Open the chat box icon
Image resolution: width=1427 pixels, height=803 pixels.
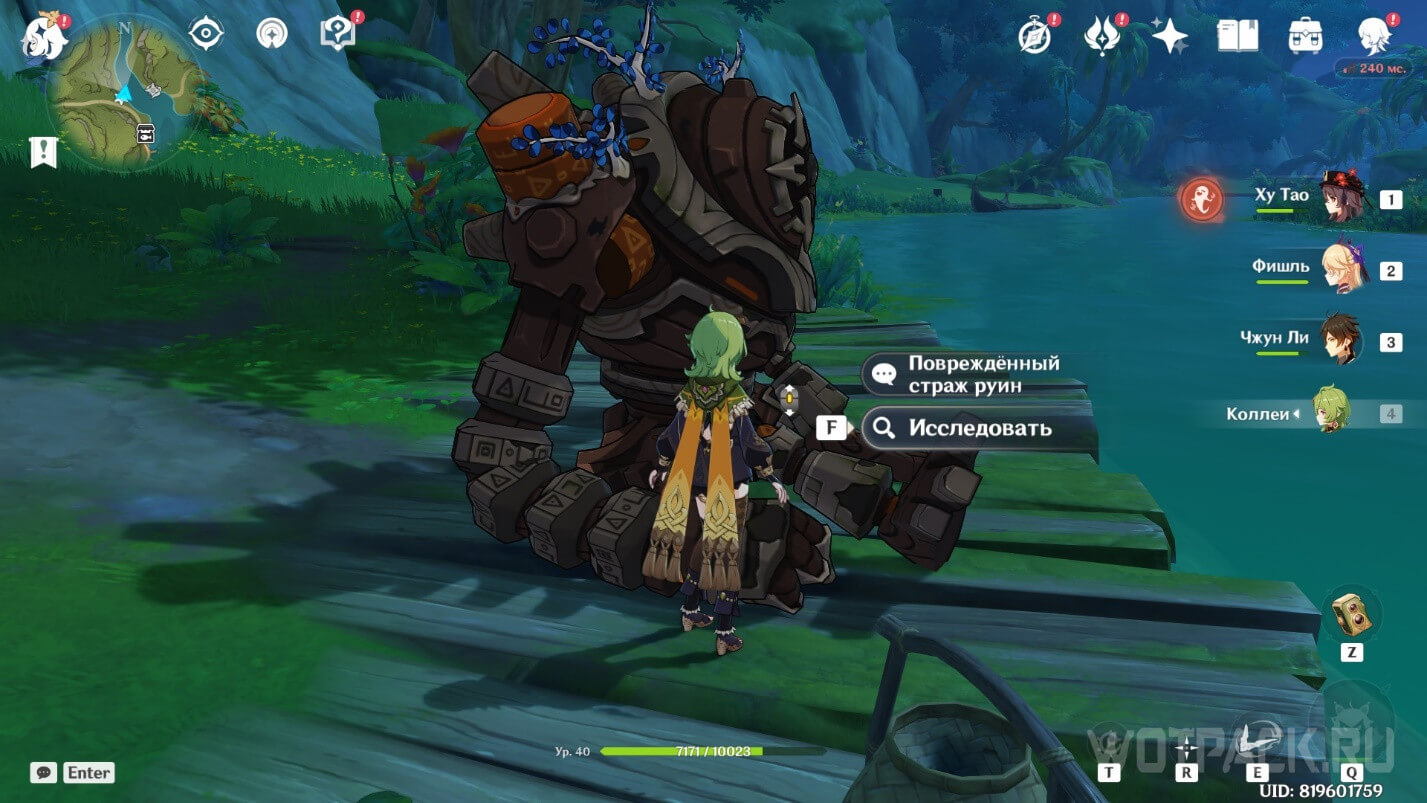(x=43, y=772)
